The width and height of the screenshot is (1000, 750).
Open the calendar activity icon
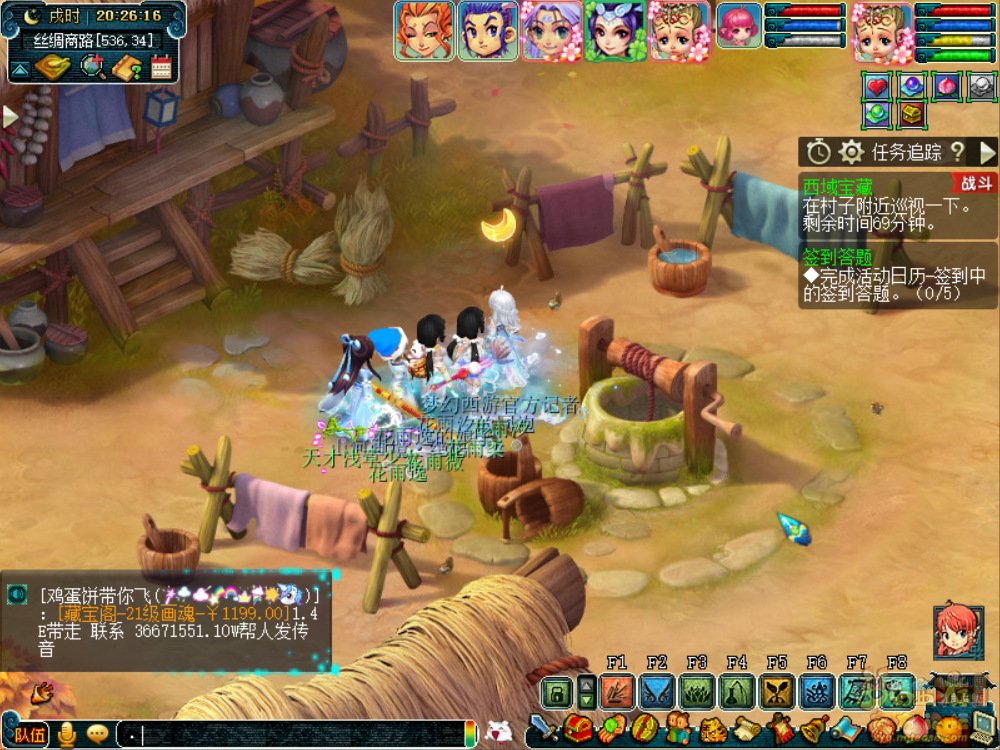tap(161, 67)
